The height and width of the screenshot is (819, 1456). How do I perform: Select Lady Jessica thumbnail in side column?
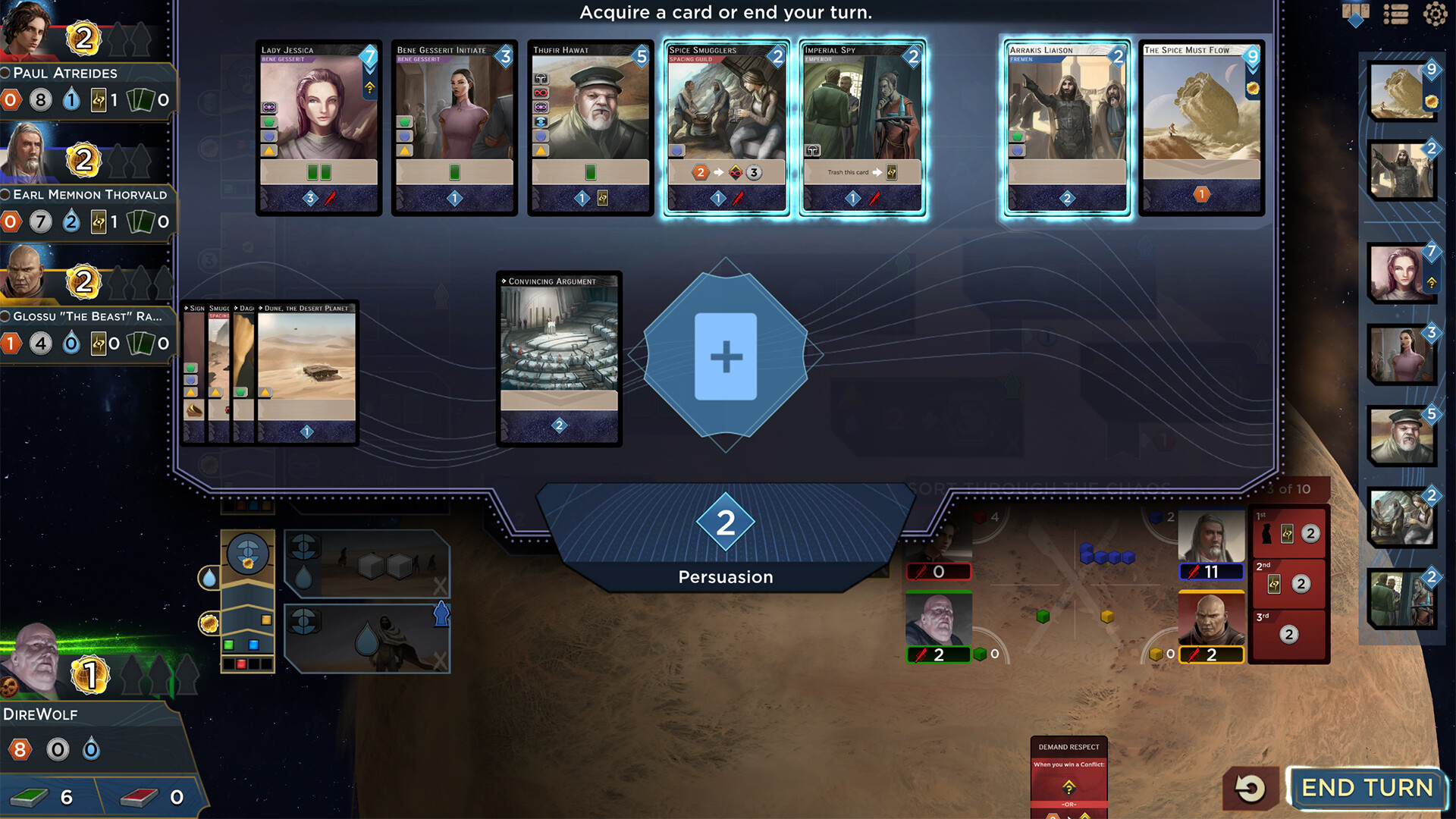click(x=1401, y=273)
